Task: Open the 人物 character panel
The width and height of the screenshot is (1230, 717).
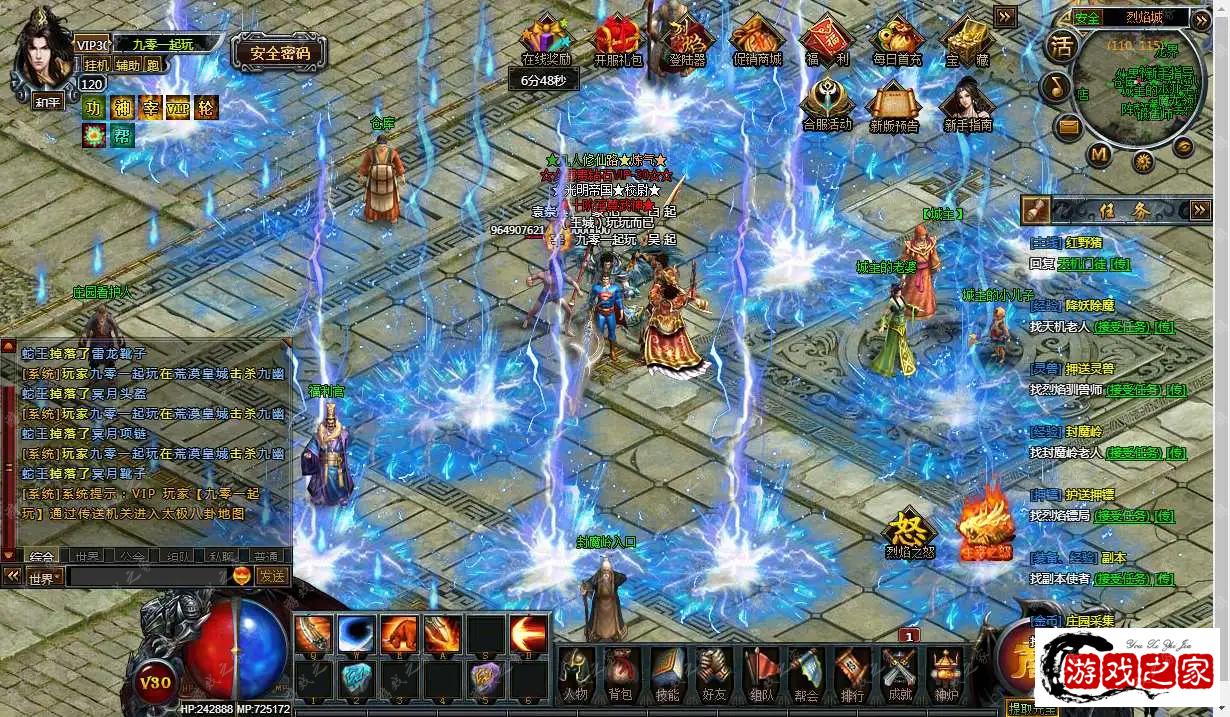Action: (x=575, y=672)
